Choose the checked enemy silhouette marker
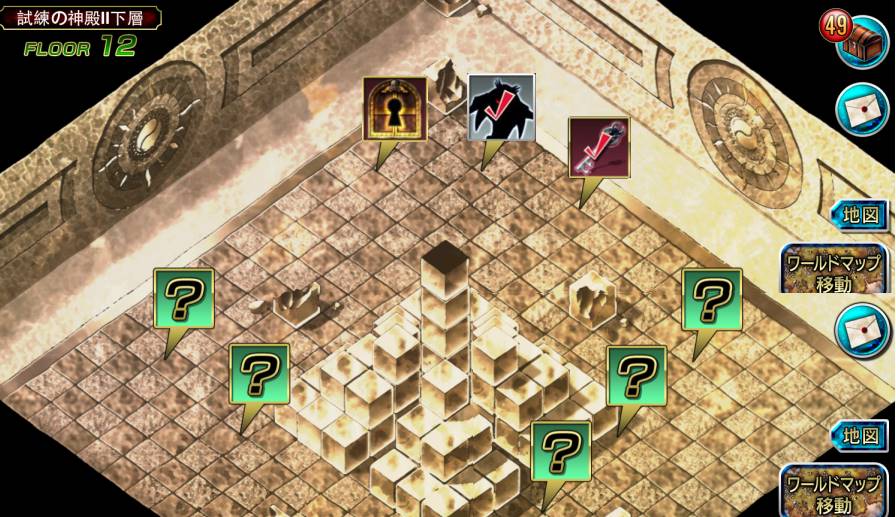The image size is (896, 517). 501,107
